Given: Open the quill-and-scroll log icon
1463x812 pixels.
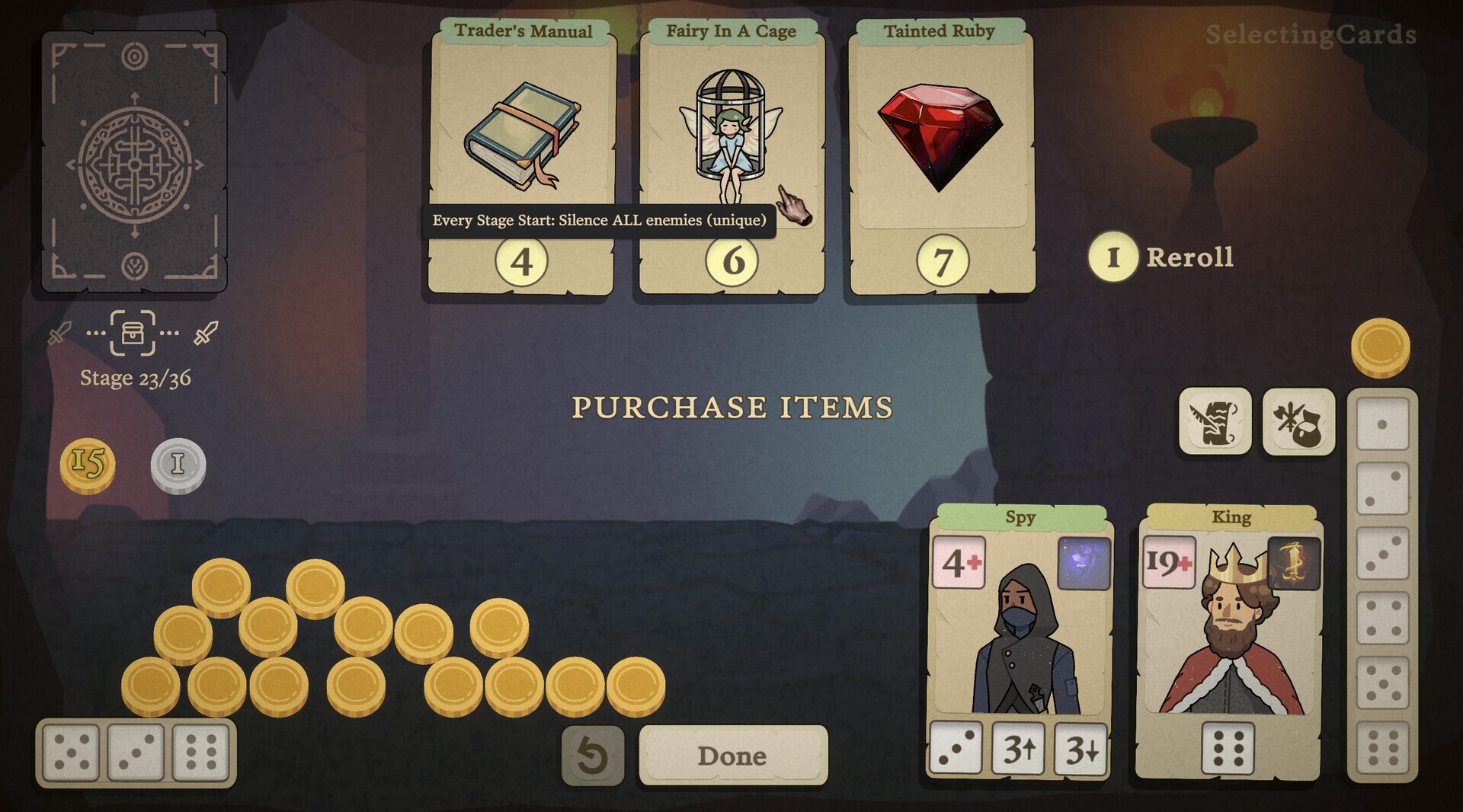Looking at the screenshot, I should [1215, 421].
